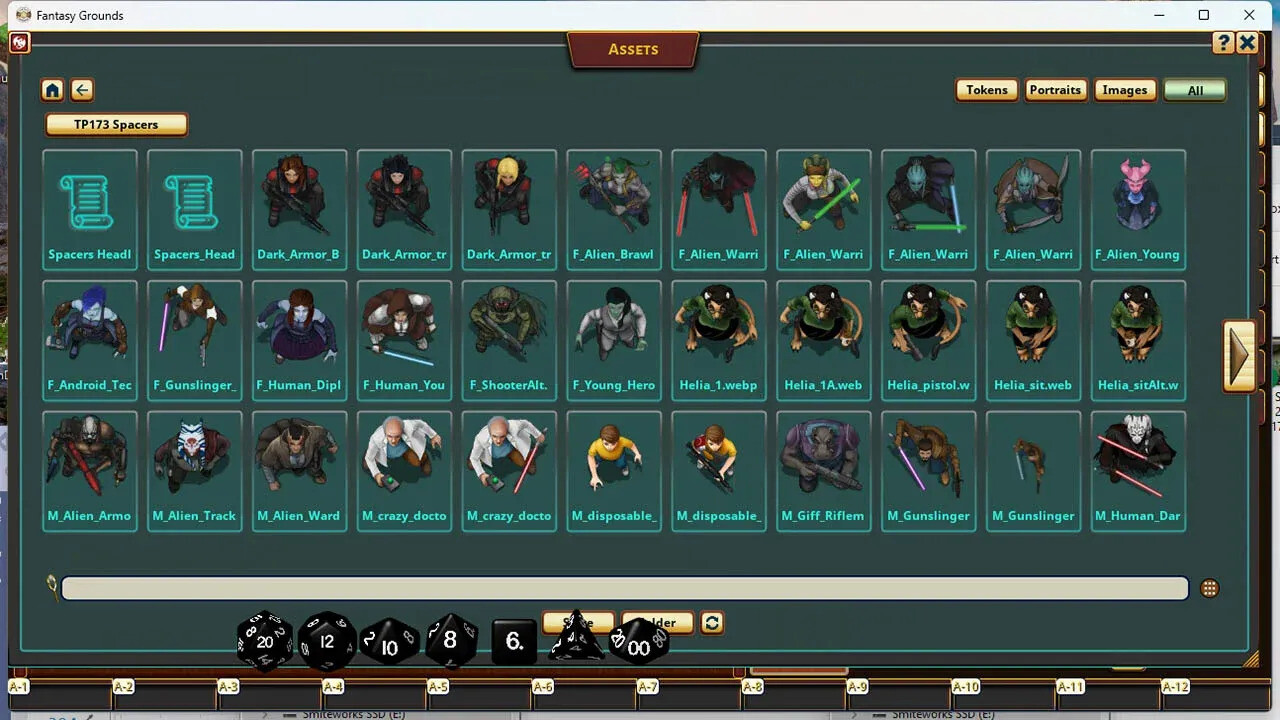Roll the percentile d100 die
1280x720 pixels.
coord(638,647)
